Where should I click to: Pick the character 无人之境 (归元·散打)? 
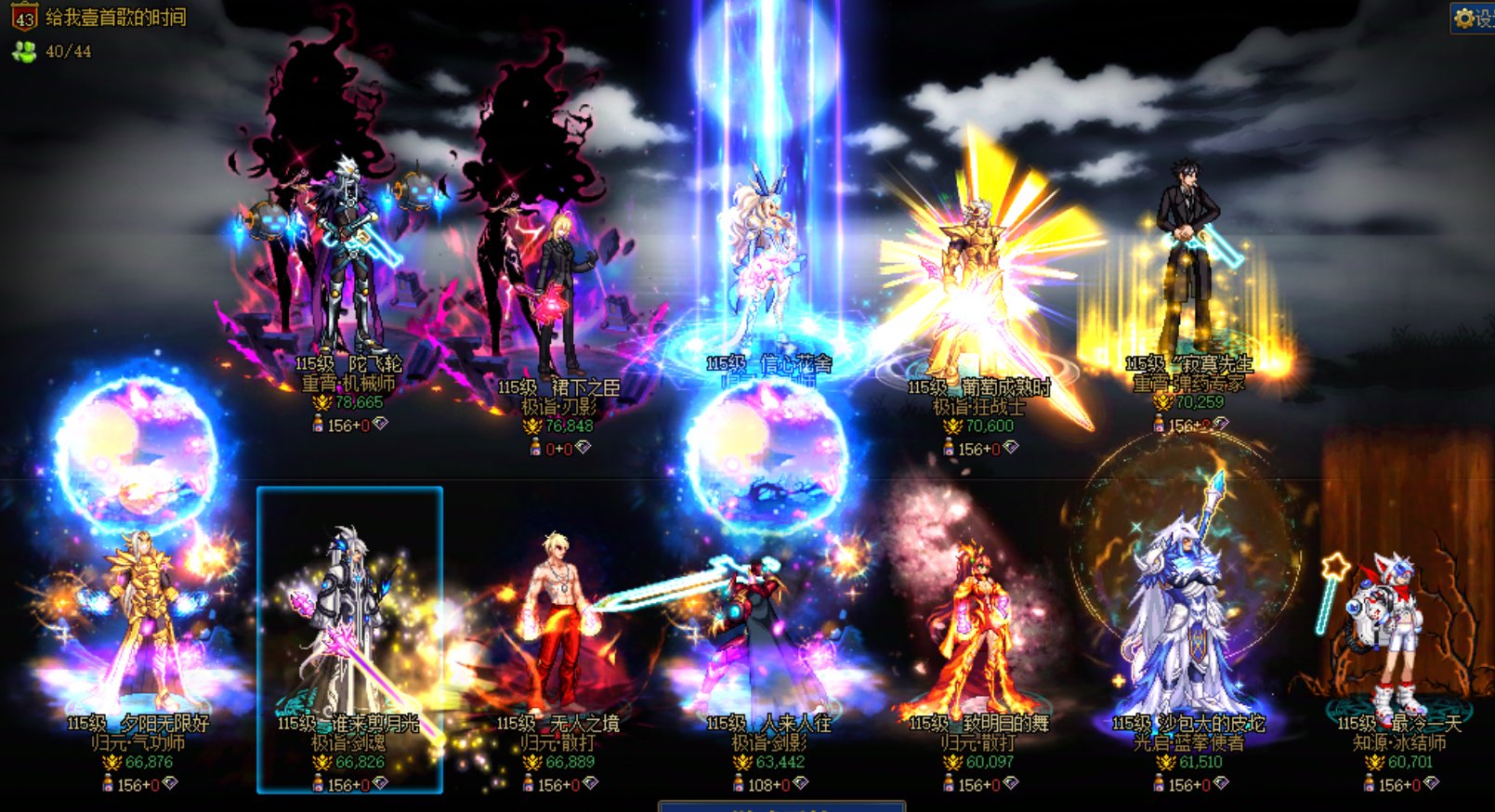coord(557,632)
